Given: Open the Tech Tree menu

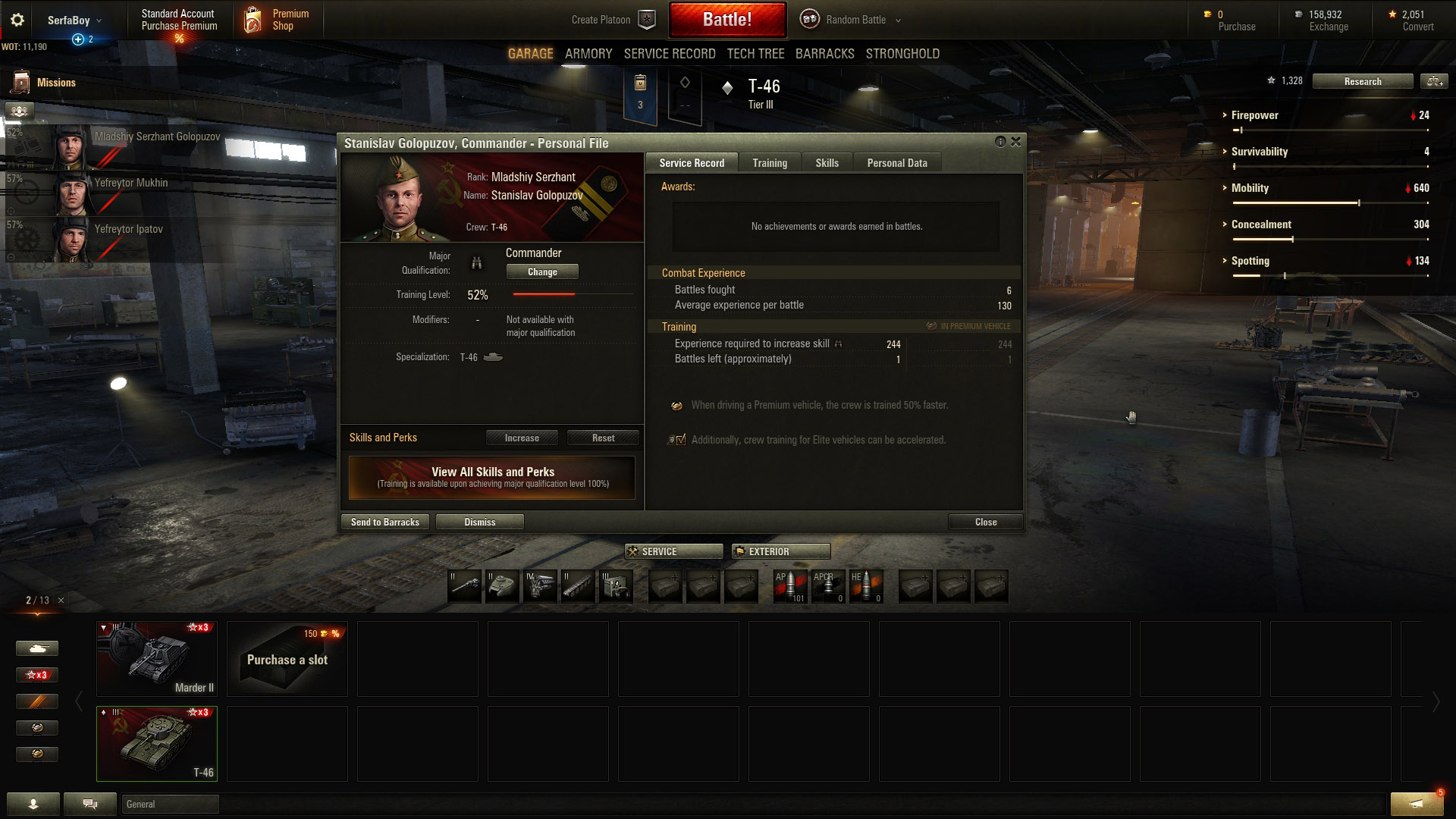Looking at the screenshot, I should [755, 54].
